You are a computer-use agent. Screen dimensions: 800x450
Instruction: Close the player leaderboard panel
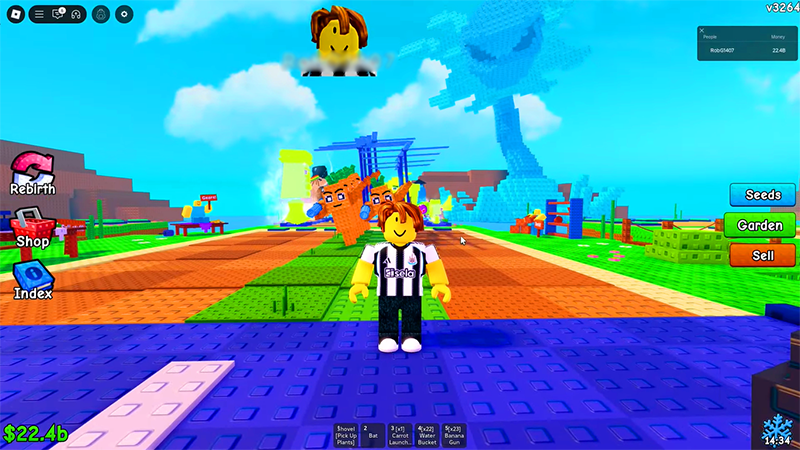click(x=702, y=31)
